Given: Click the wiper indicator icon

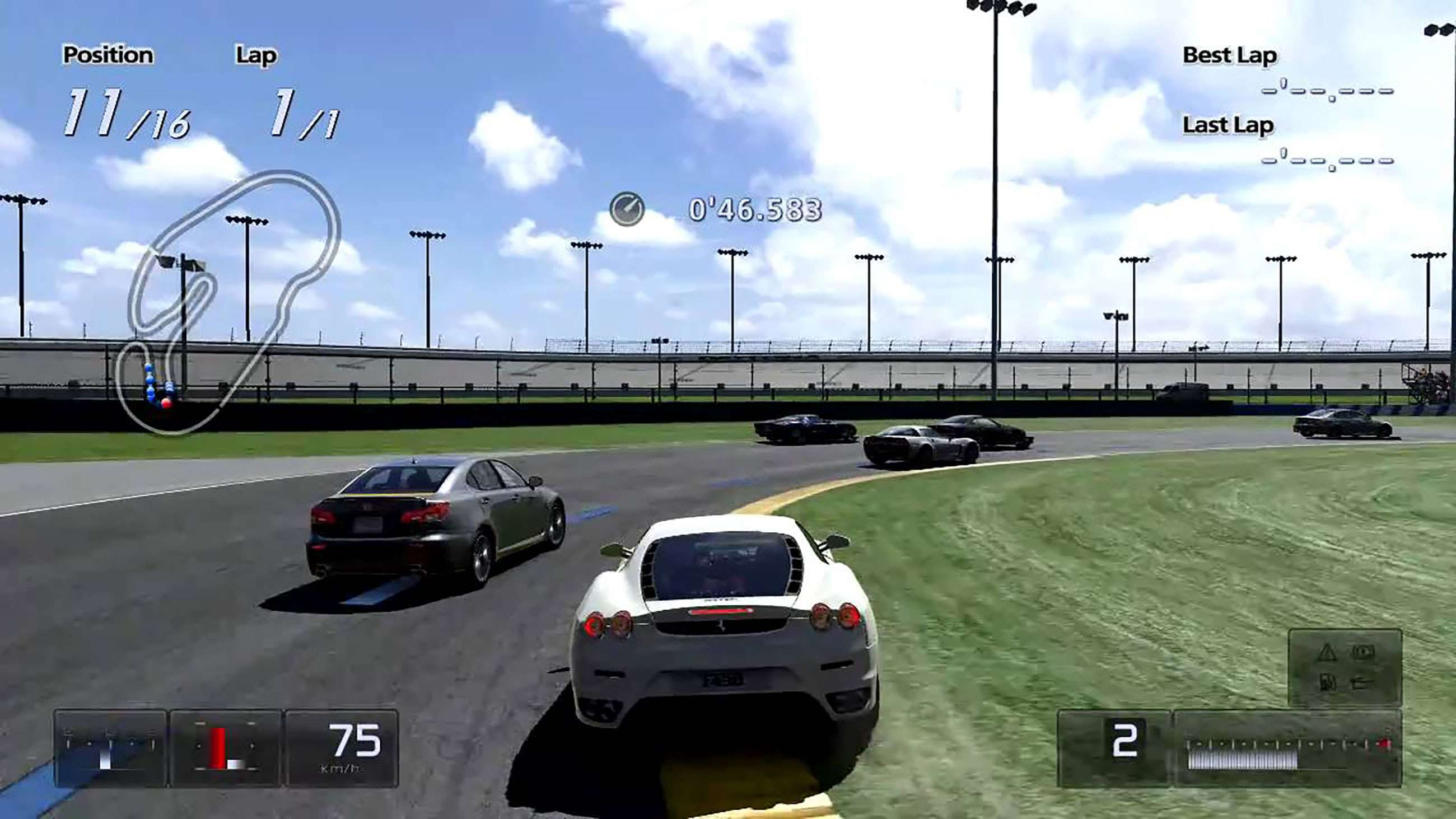Looking at the screenshot, I should pyautogui.click(x=1360, y=684).
